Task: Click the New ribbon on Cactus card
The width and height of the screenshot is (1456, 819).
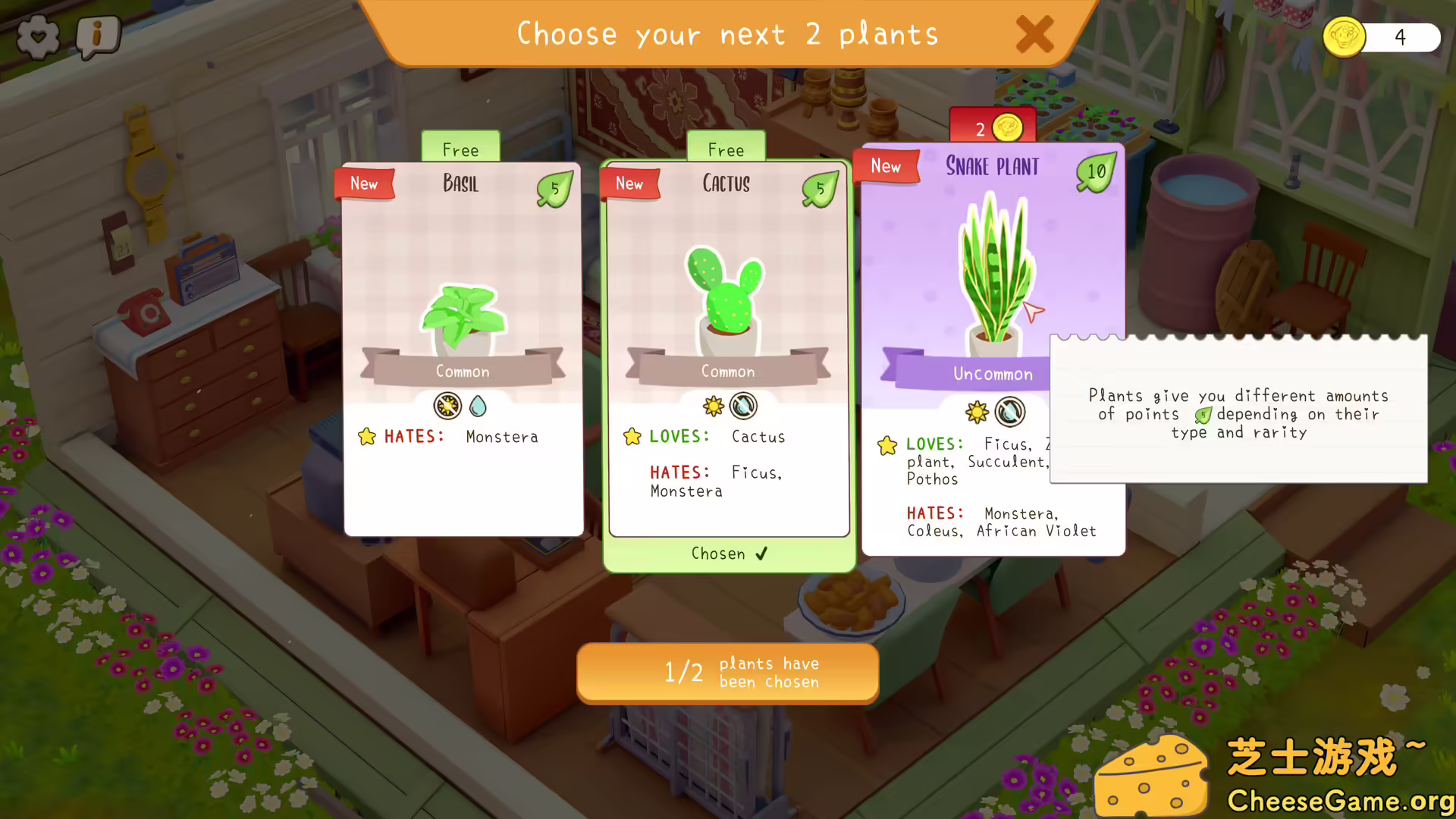Action: coord(629,184)
